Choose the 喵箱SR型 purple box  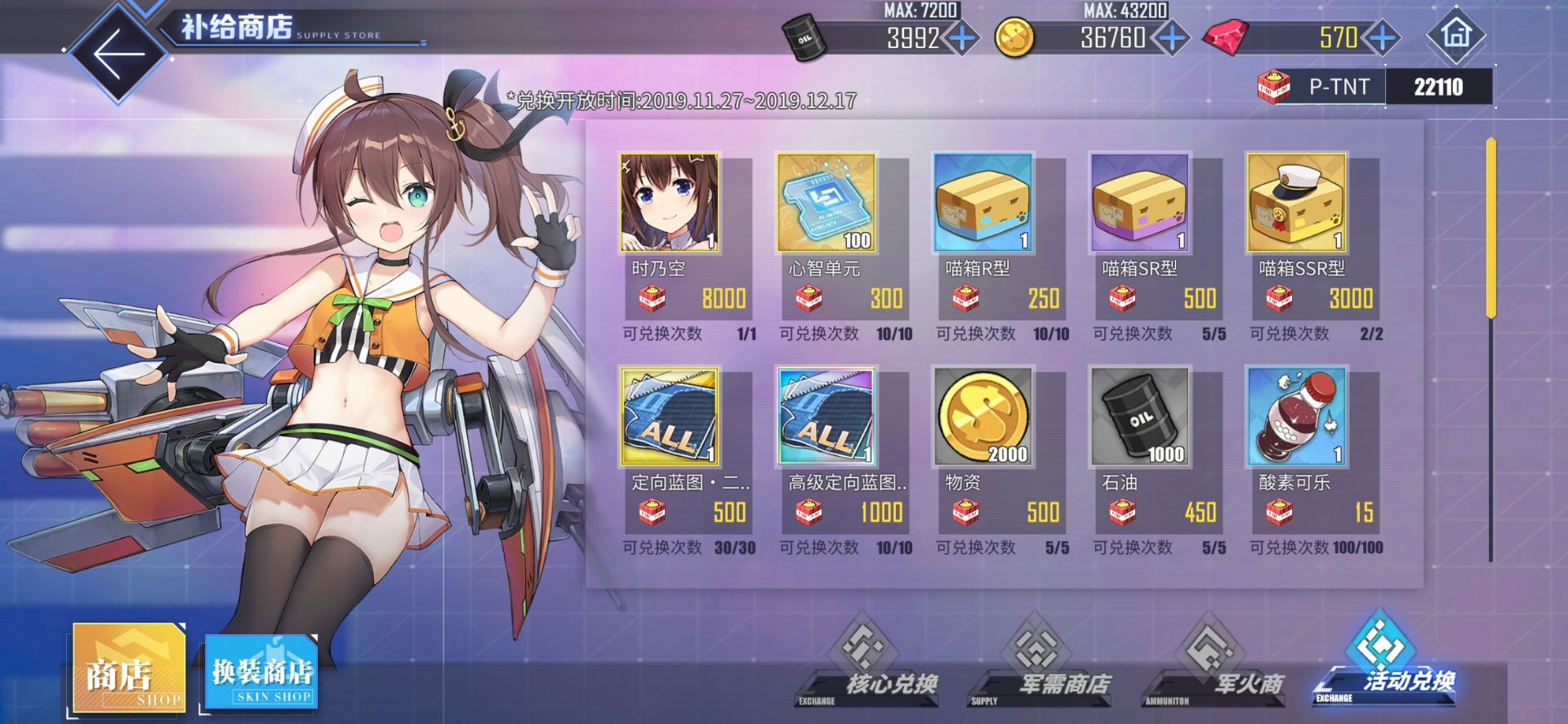[1139, 203]
